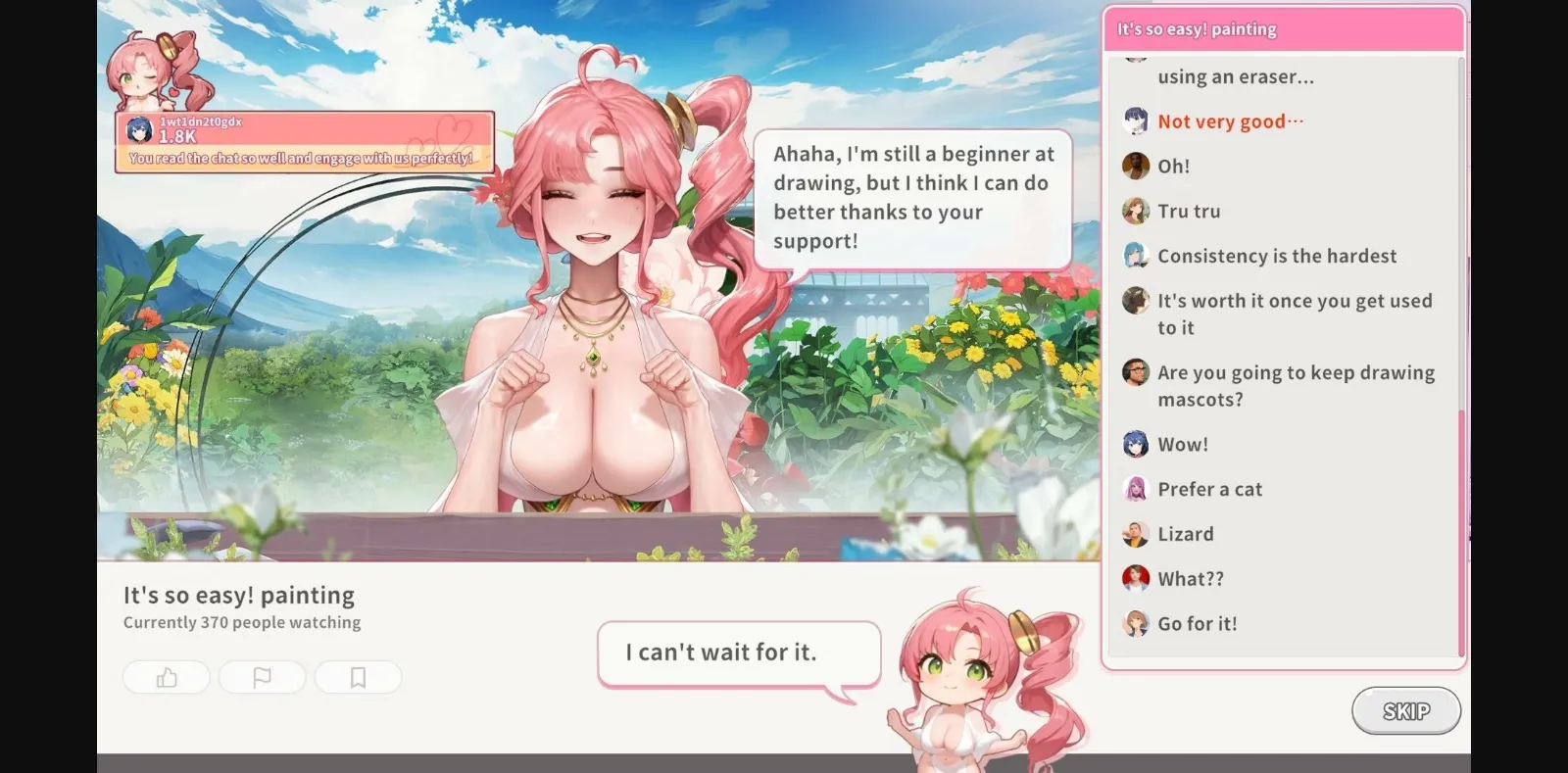Image resolution: width=1568 pixels, height=773 pixels.
Task: Open the stream title 'It's so easy! painting'
Action: pyautogui.click(x=238, y=595)
